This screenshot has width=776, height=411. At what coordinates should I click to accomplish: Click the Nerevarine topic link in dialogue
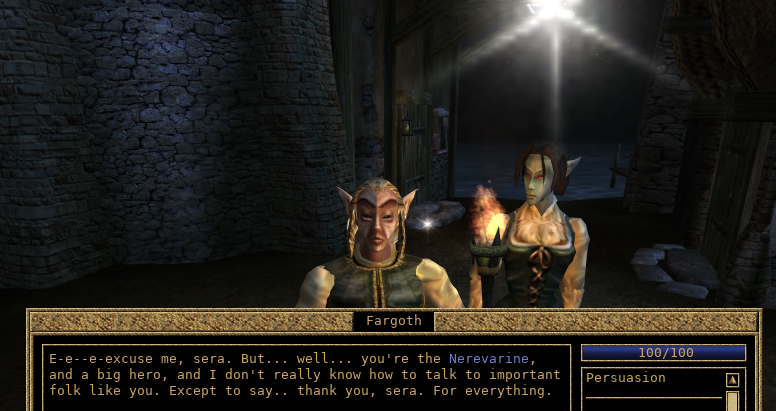(491, 358)
